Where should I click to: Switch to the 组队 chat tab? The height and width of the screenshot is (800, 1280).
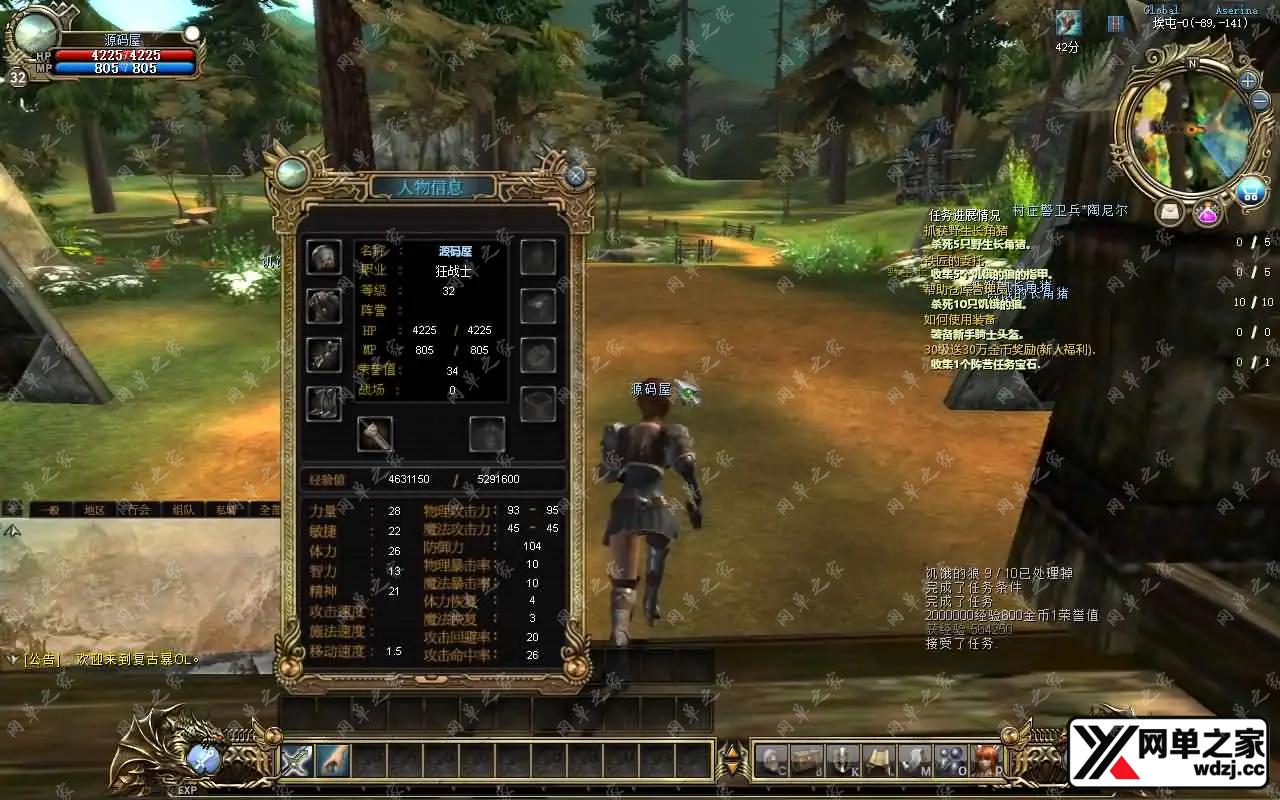[183, 509]
